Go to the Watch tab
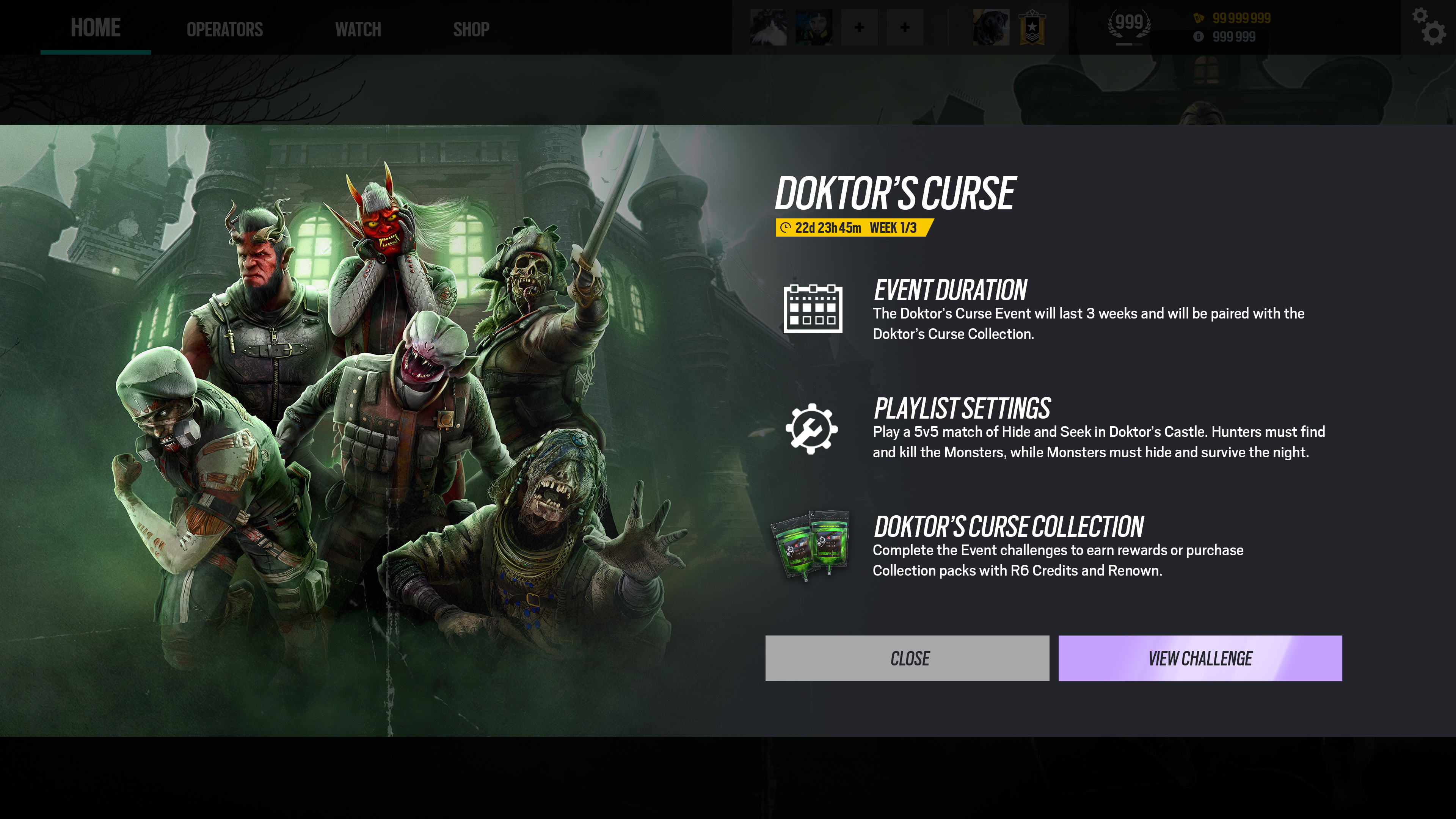 pos(358,30)
